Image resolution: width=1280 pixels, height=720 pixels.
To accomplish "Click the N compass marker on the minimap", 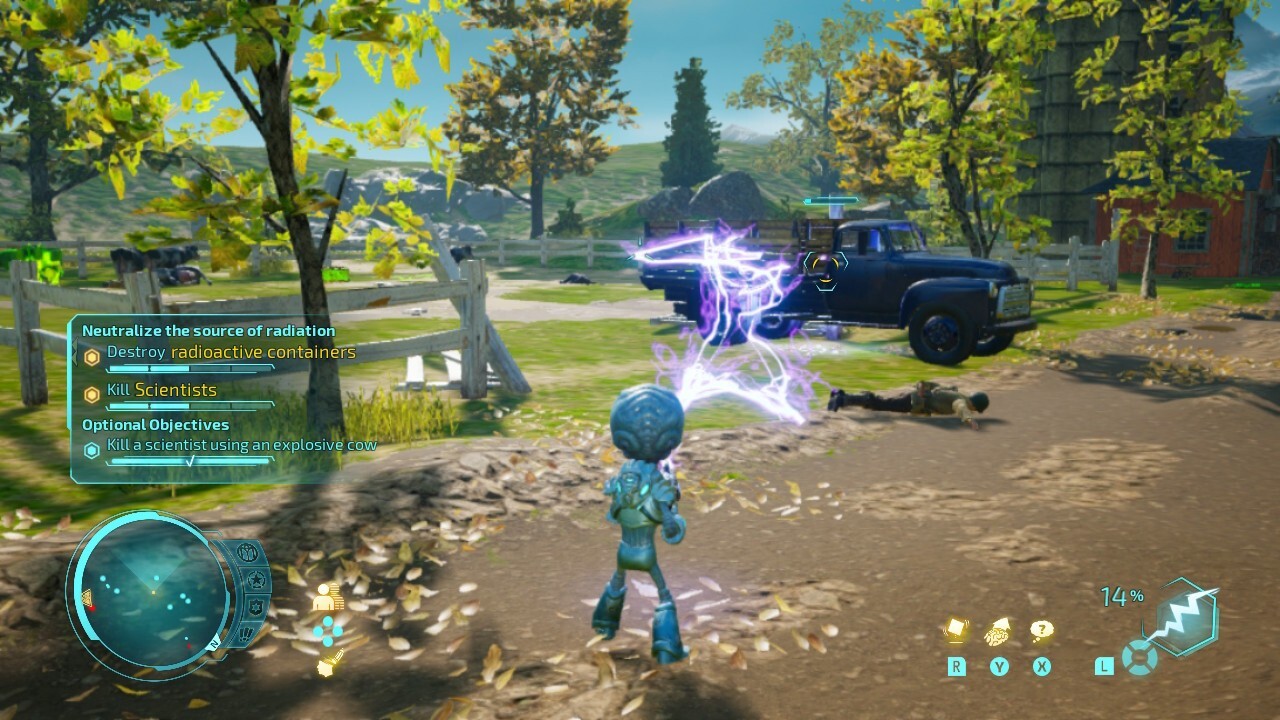I will point(214,643).
